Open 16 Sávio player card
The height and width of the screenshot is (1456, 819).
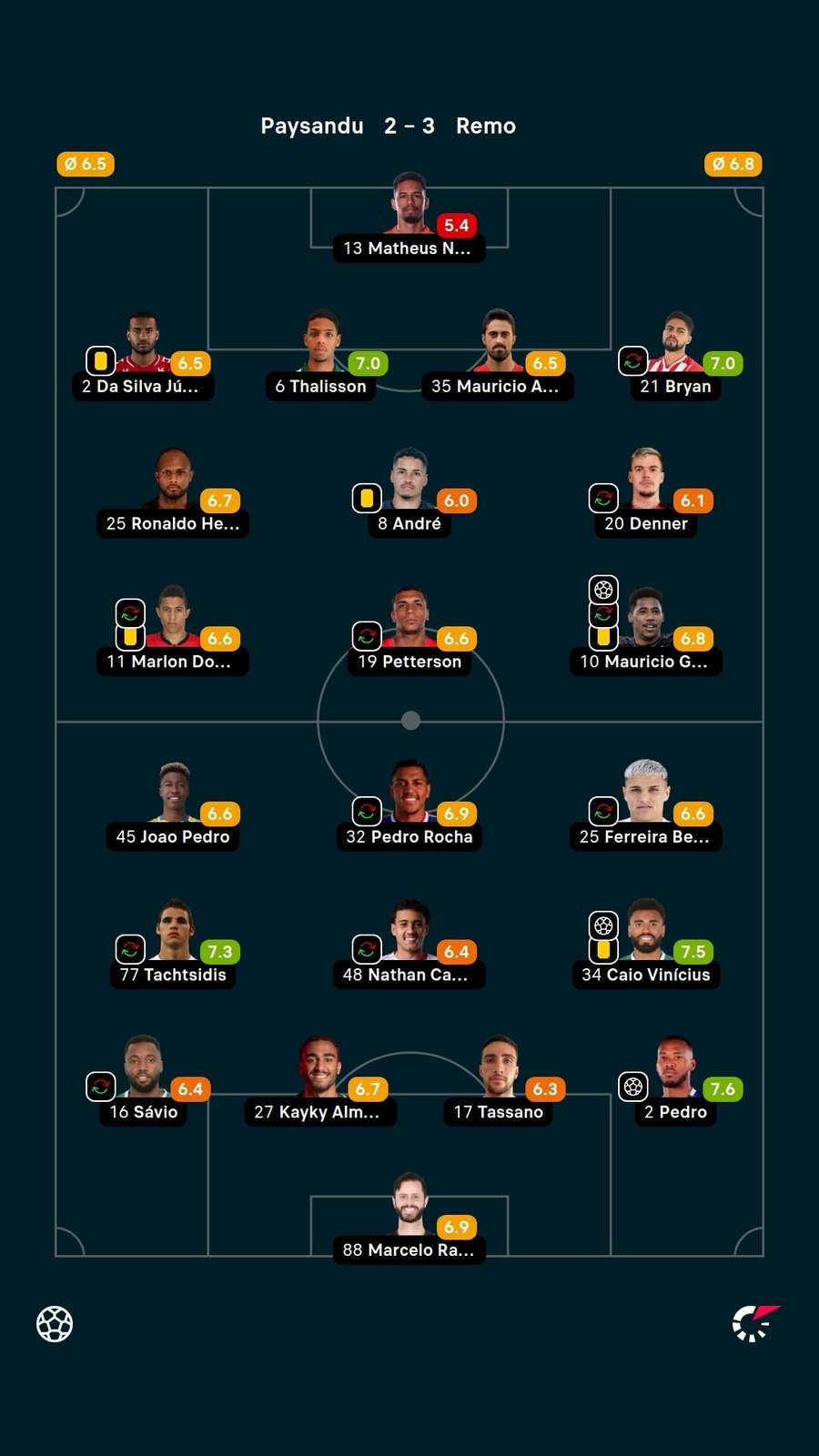pos(143,1083)
